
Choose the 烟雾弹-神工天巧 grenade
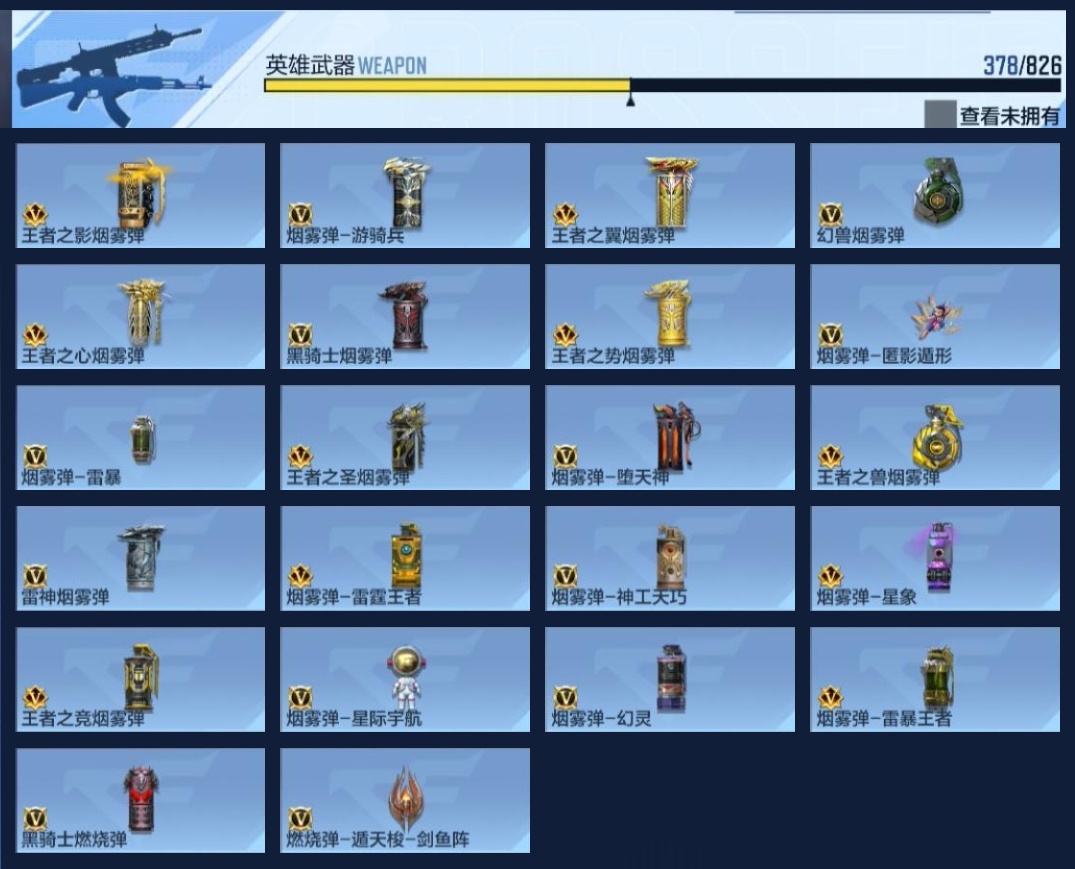pos(670,558)
